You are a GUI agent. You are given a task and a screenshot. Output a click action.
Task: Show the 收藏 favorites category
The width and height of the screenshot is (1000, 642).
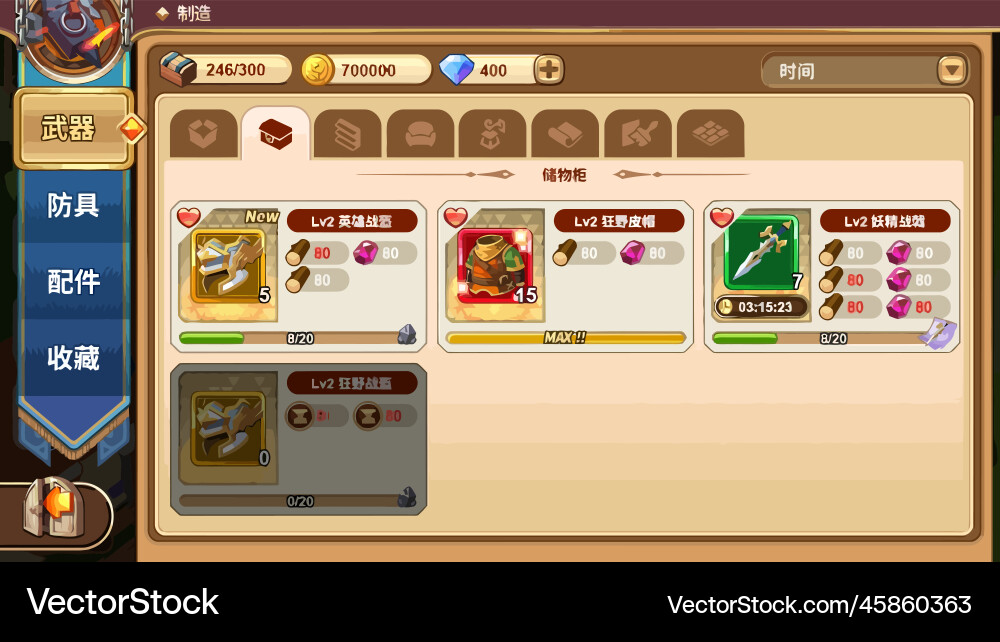point(74,357)
